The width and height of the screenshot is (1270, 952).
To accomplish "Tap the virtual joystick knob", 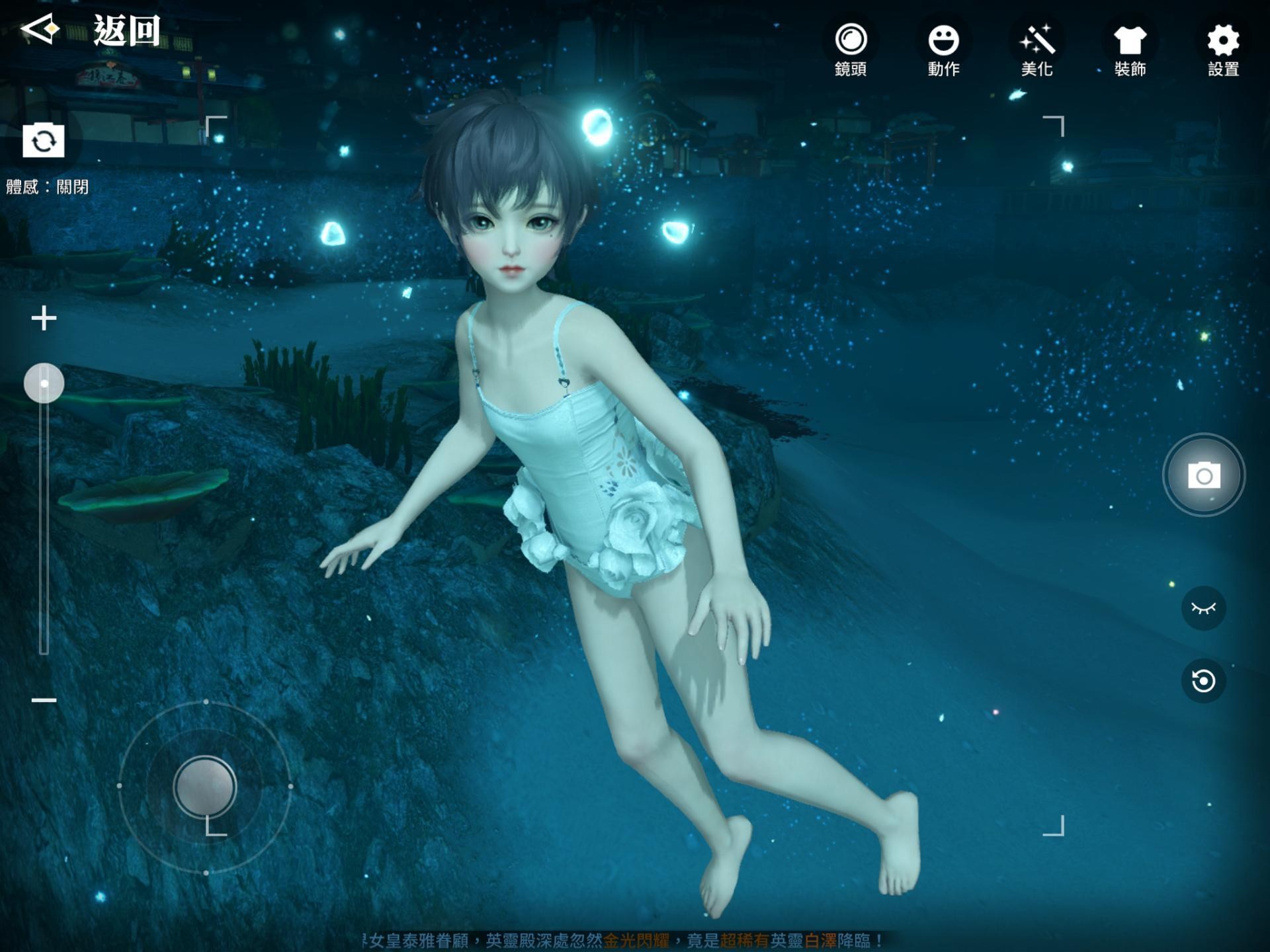I will point(205,787).
